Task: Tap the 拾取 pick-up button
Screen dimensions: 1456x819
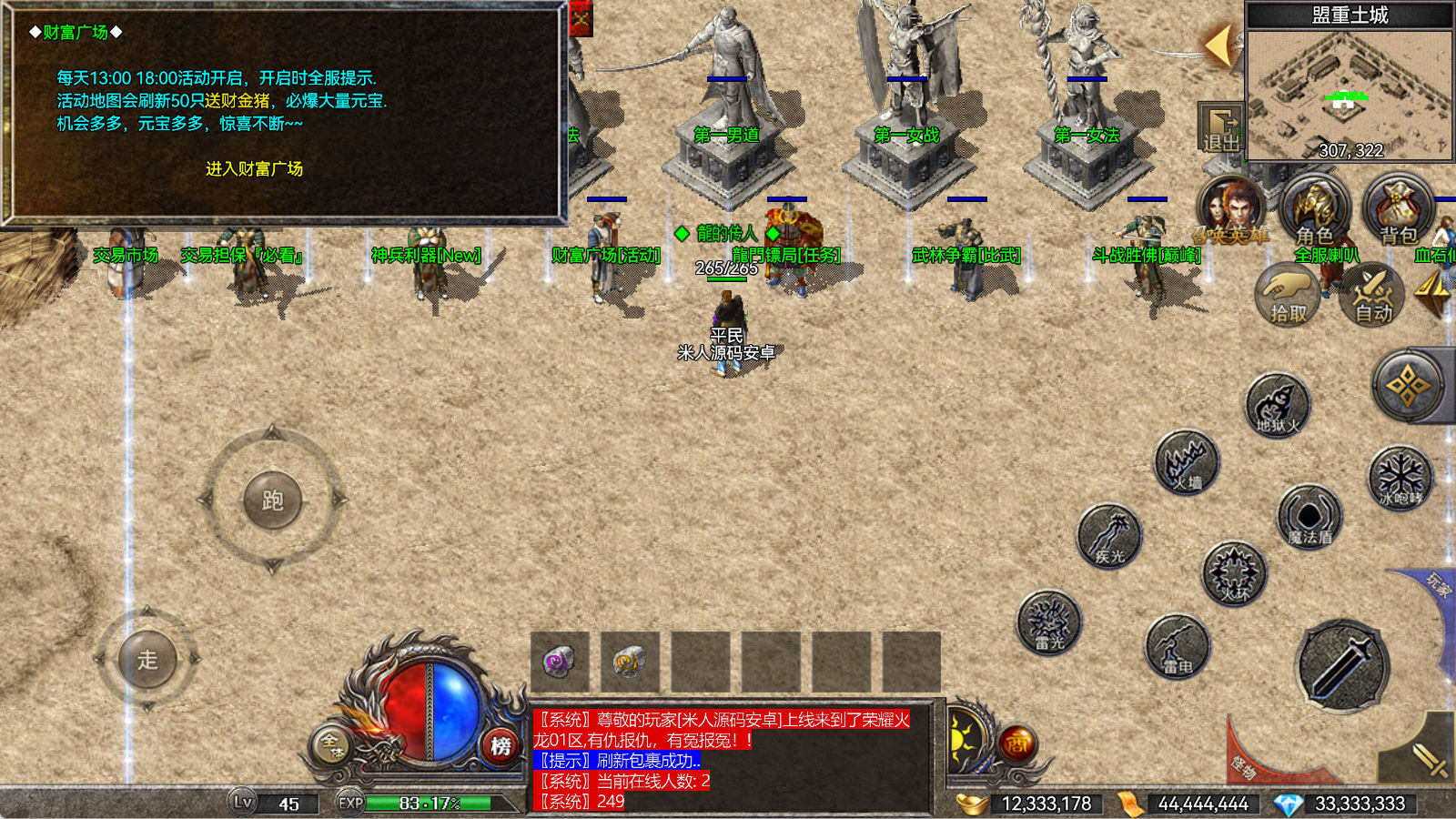Action: coord(1287,295)
